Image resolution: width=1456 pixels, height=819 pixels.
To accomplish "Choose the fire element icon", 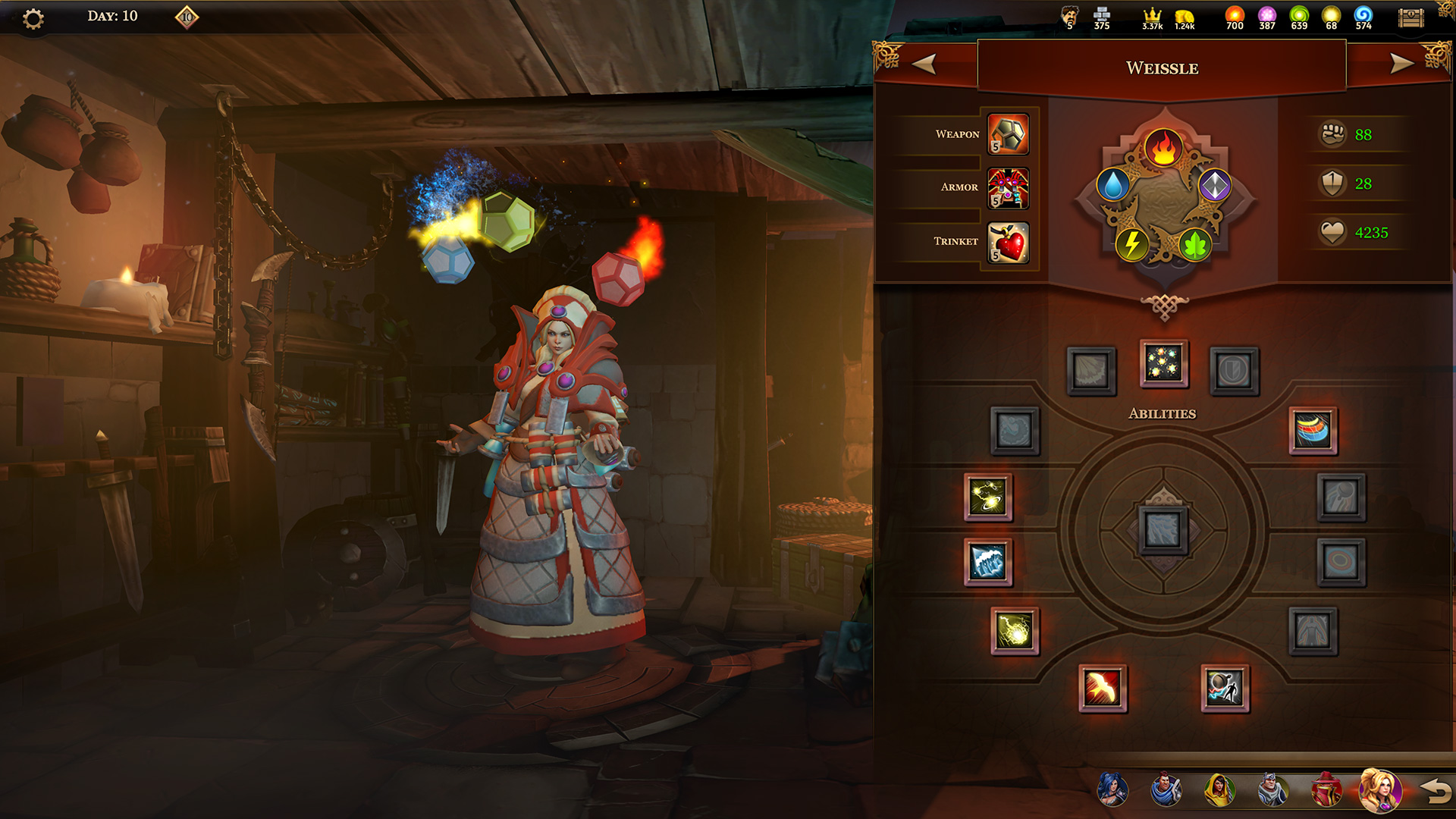I will tap(1163, 147).
